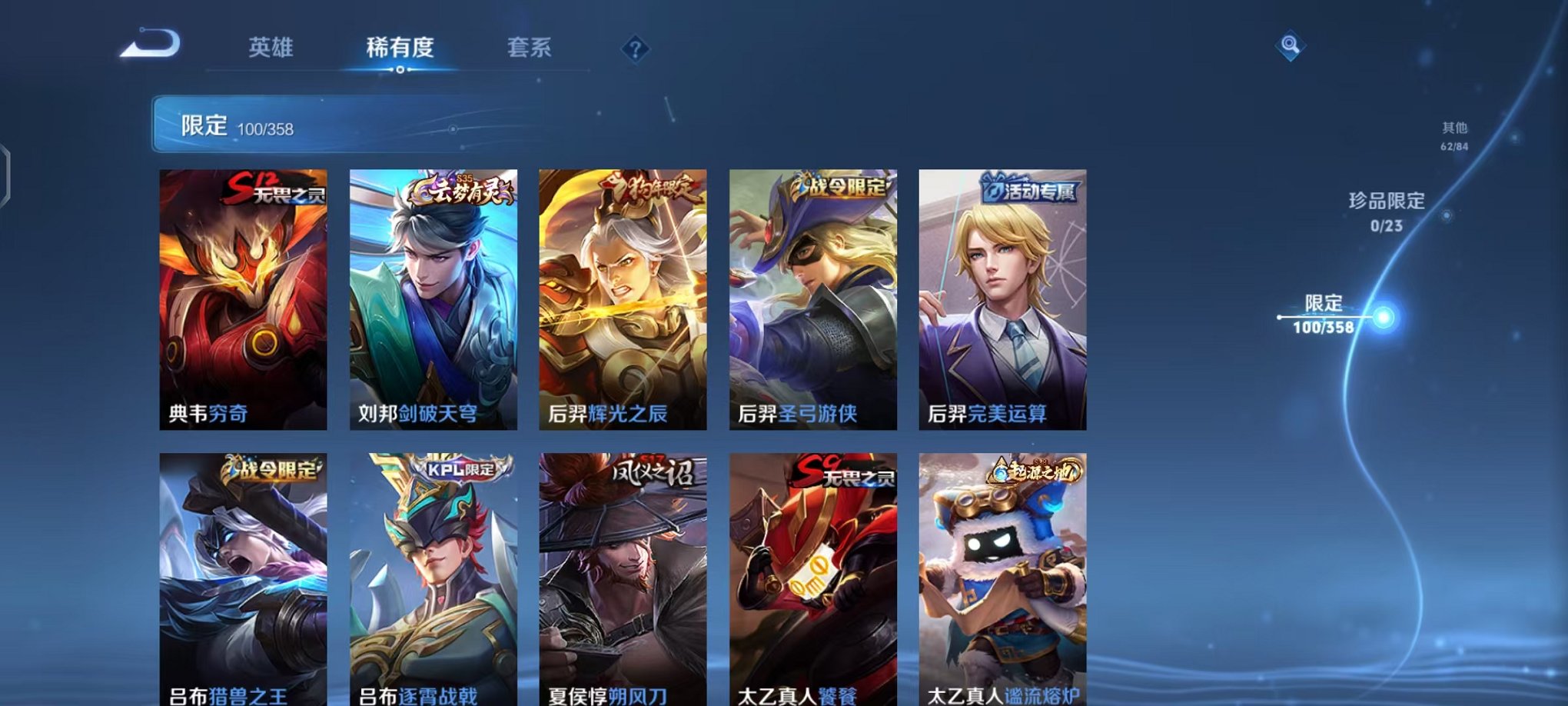Jump to 其他 62/84 on the side rail

point(1455,137)
